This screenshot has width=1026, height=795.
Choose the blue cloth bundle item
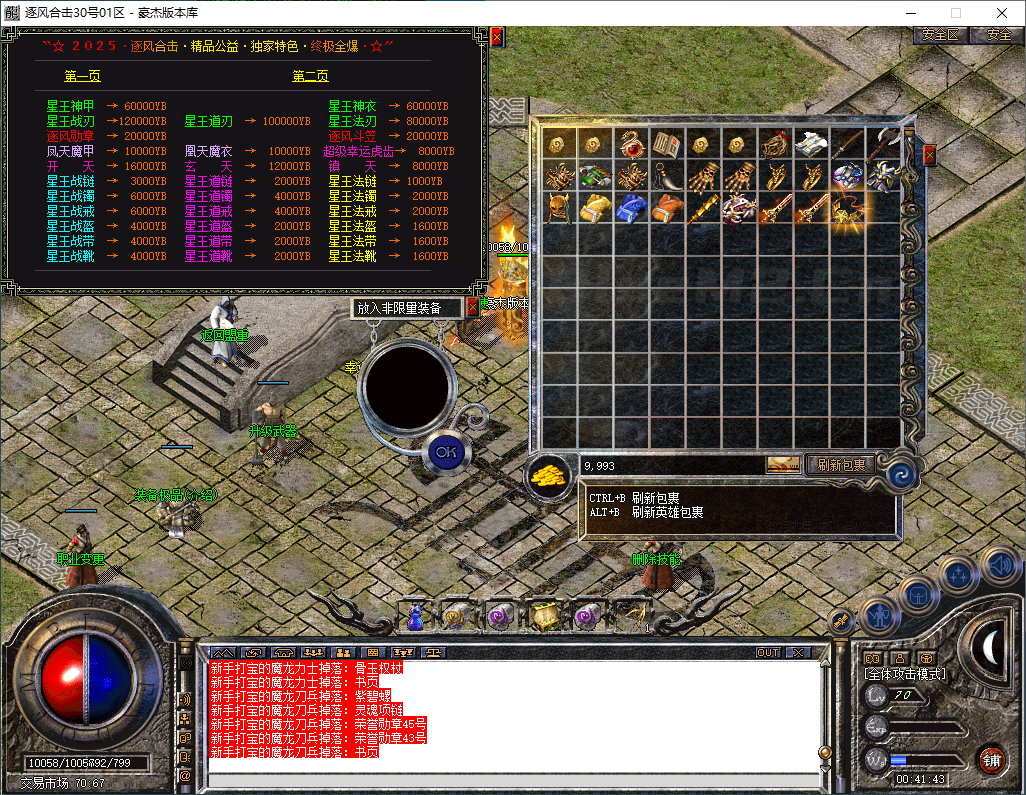click(x=631, y=209)
